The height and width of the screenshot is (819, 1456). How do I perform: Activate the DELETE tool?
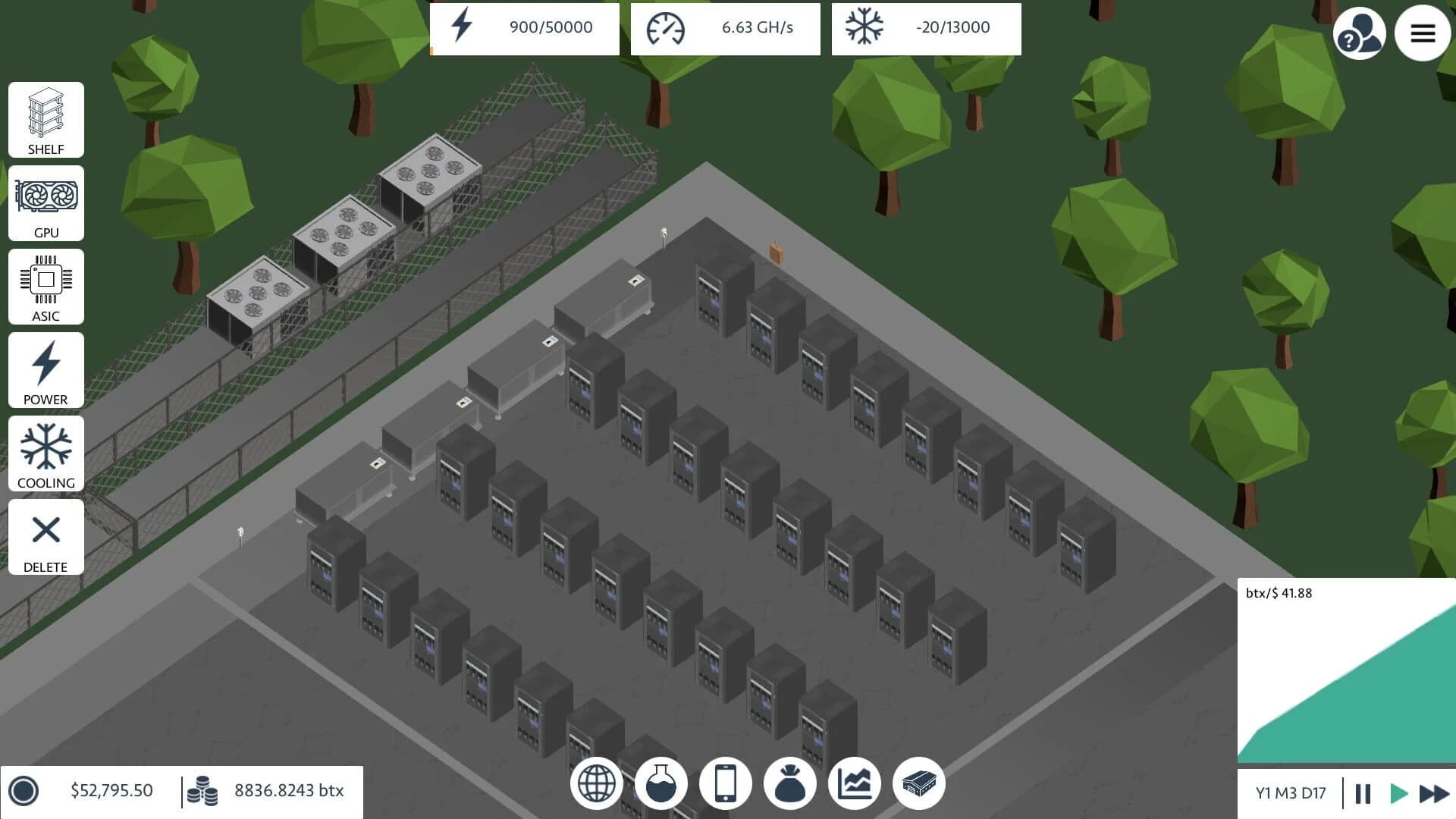45,537
